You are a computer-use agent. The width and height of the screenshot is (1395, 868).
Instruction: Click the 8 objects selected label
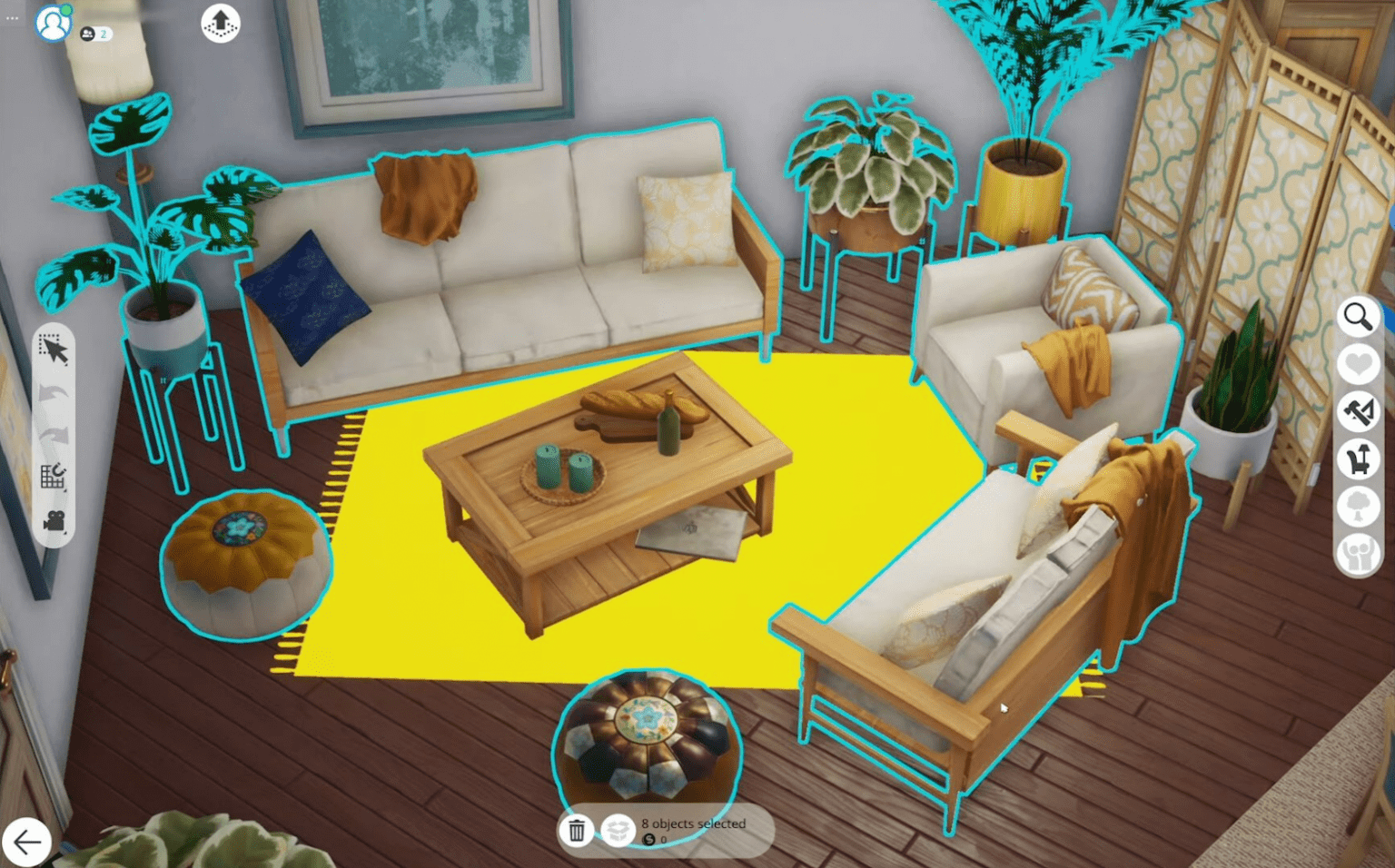[694, 824]
